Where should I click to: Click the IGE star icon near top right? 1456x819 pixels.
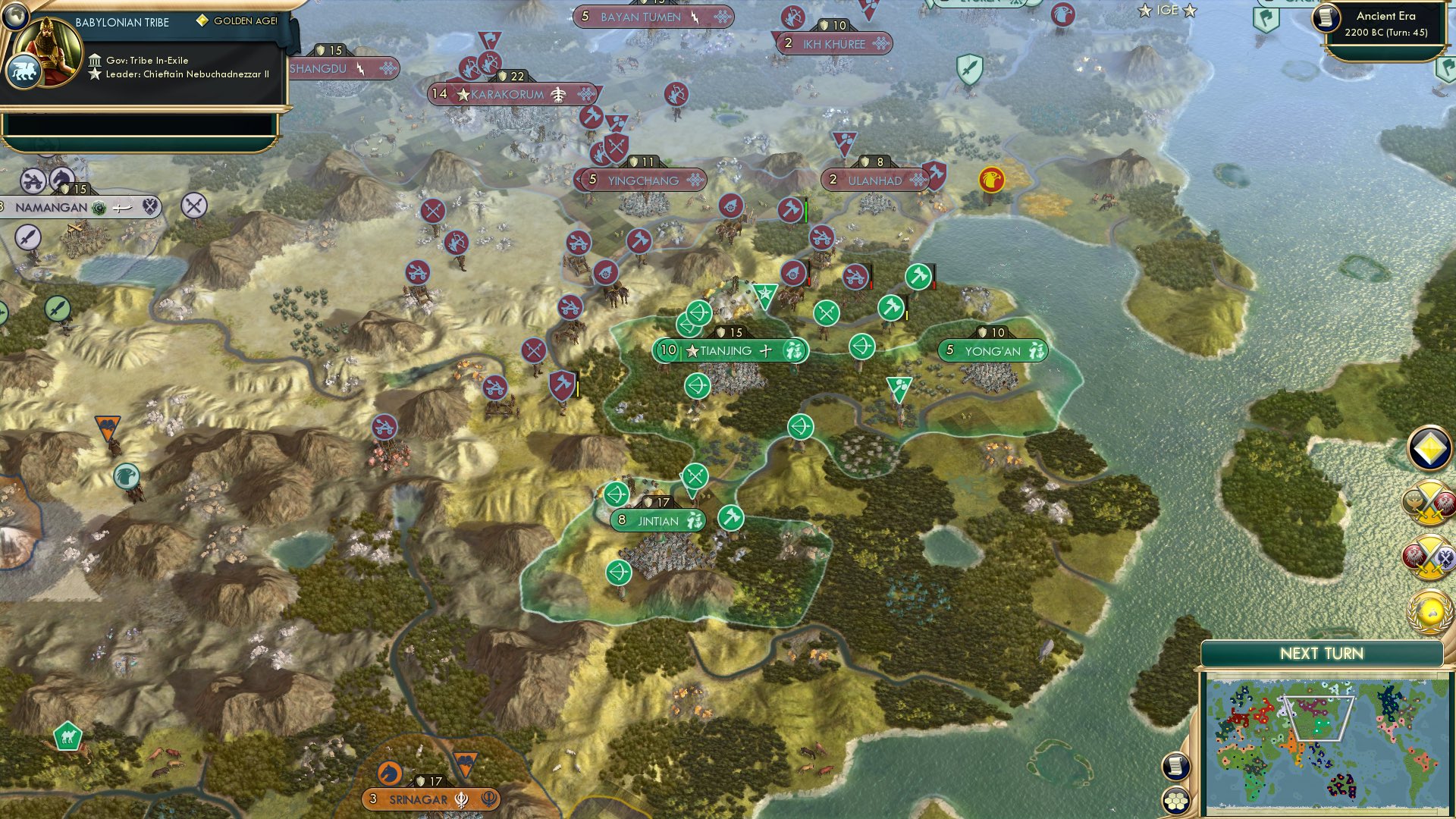[x=1144, y=11]
